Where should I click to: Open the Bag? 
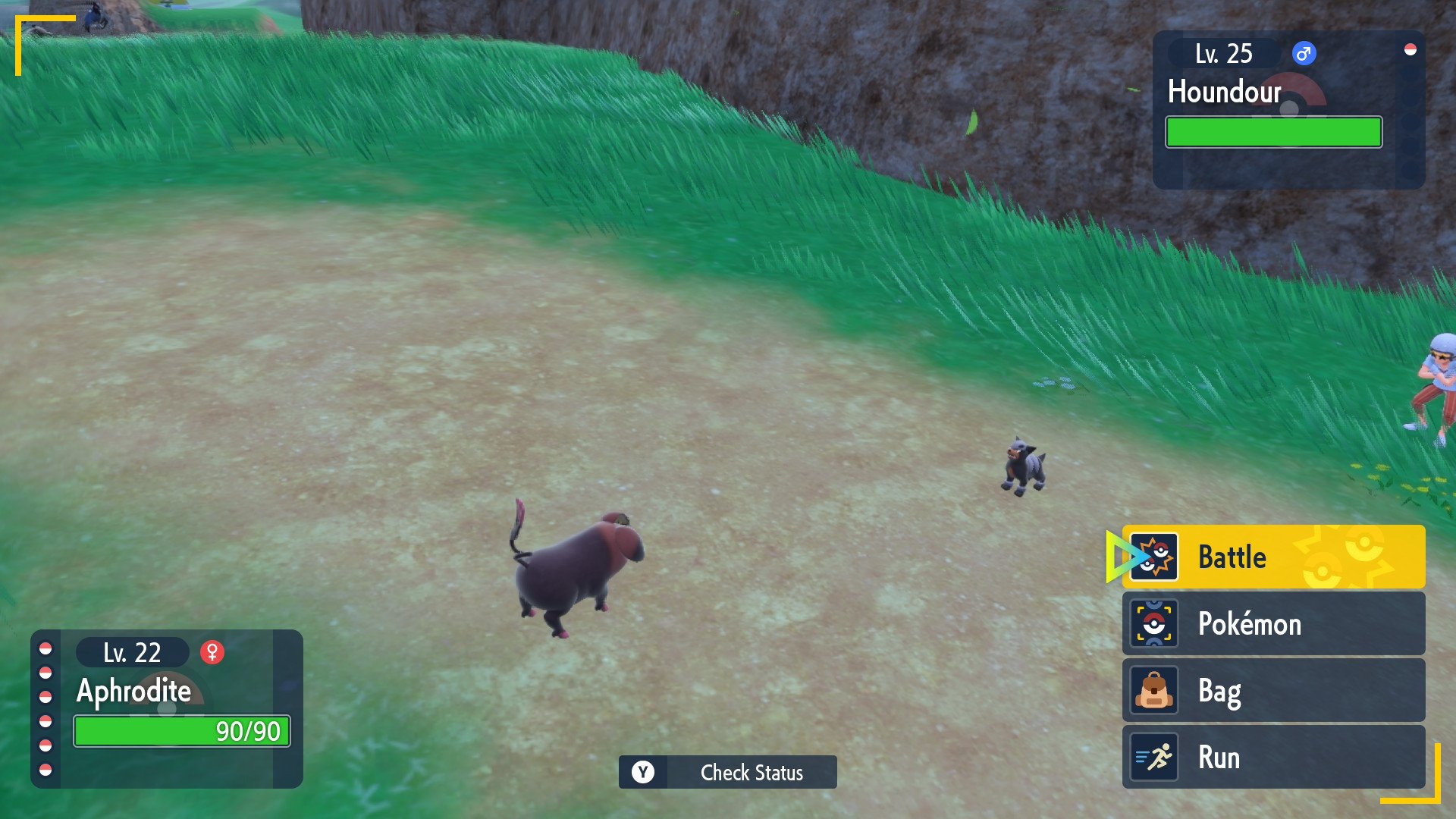(1272, 691)
